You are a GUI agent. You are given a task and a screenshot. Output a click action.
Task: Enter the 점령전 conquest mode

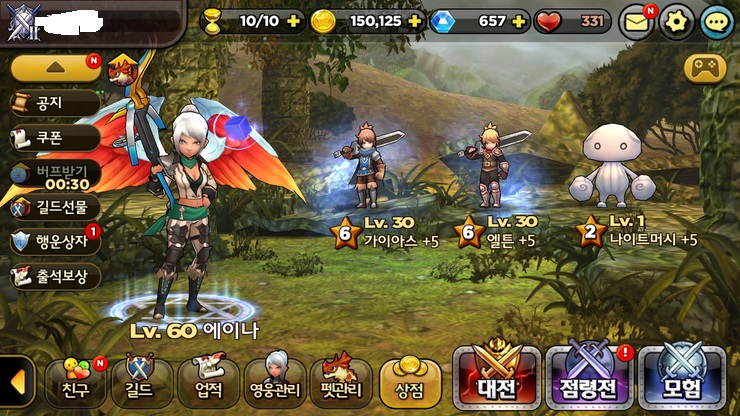tap(586, 378)
